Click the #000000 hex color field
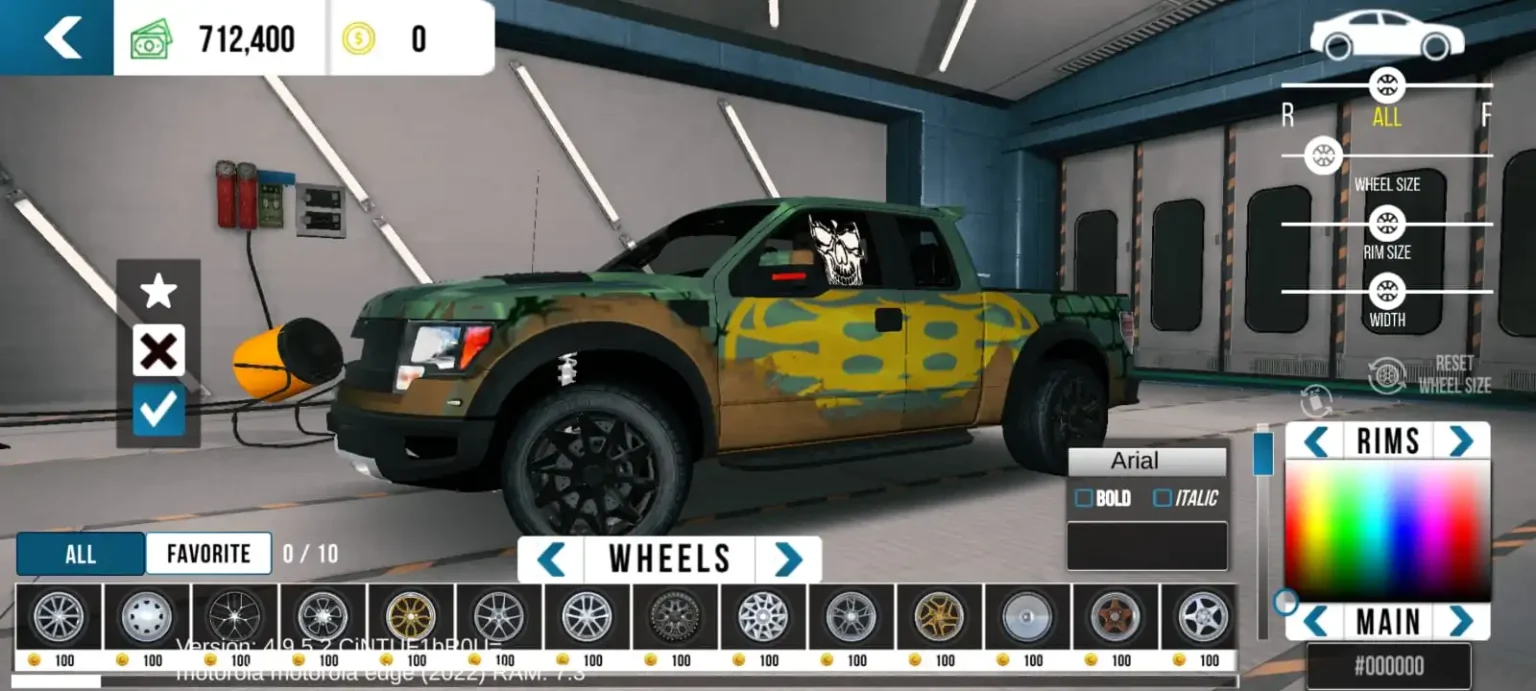 pos(1388,666)
